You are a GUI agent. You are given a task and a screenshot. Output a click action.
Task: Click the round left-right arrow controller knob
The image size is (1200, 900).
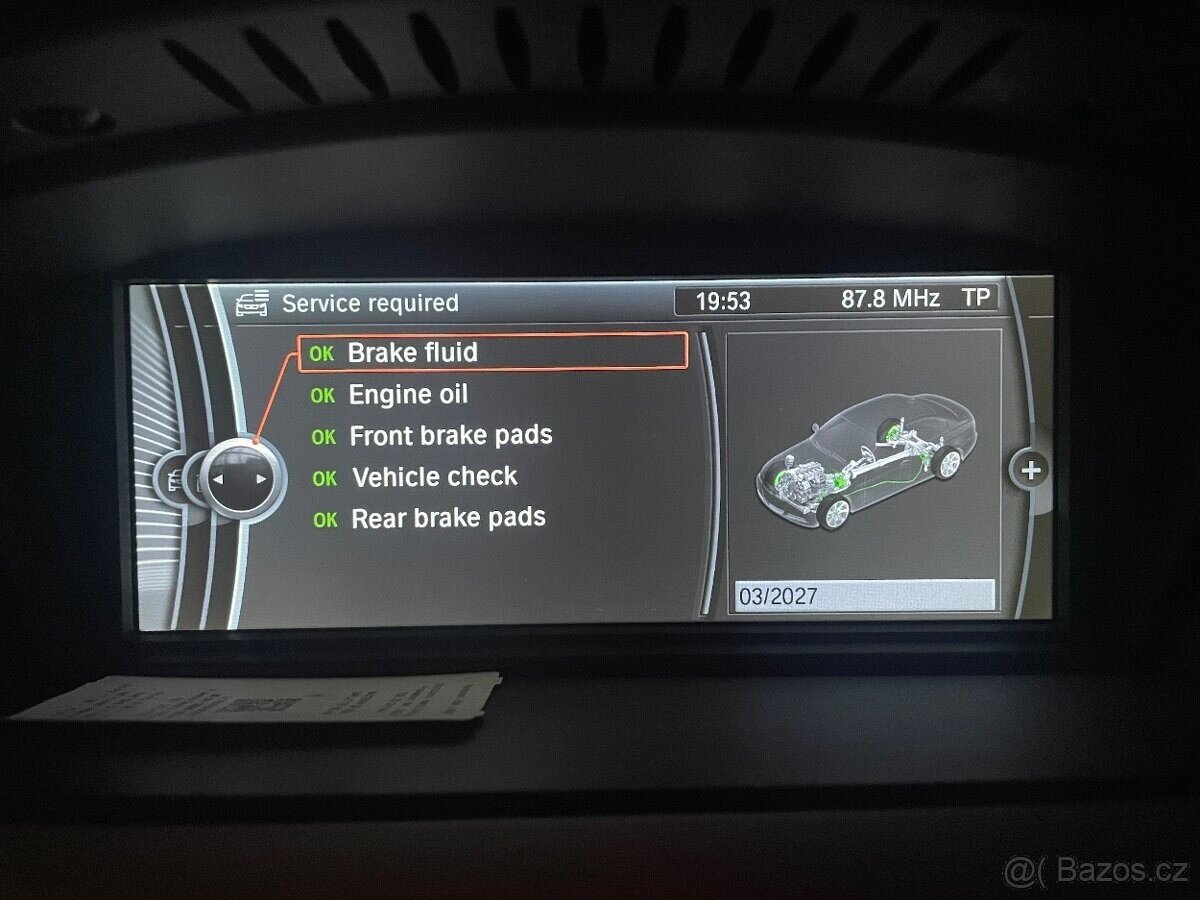(x=240, y=479)
